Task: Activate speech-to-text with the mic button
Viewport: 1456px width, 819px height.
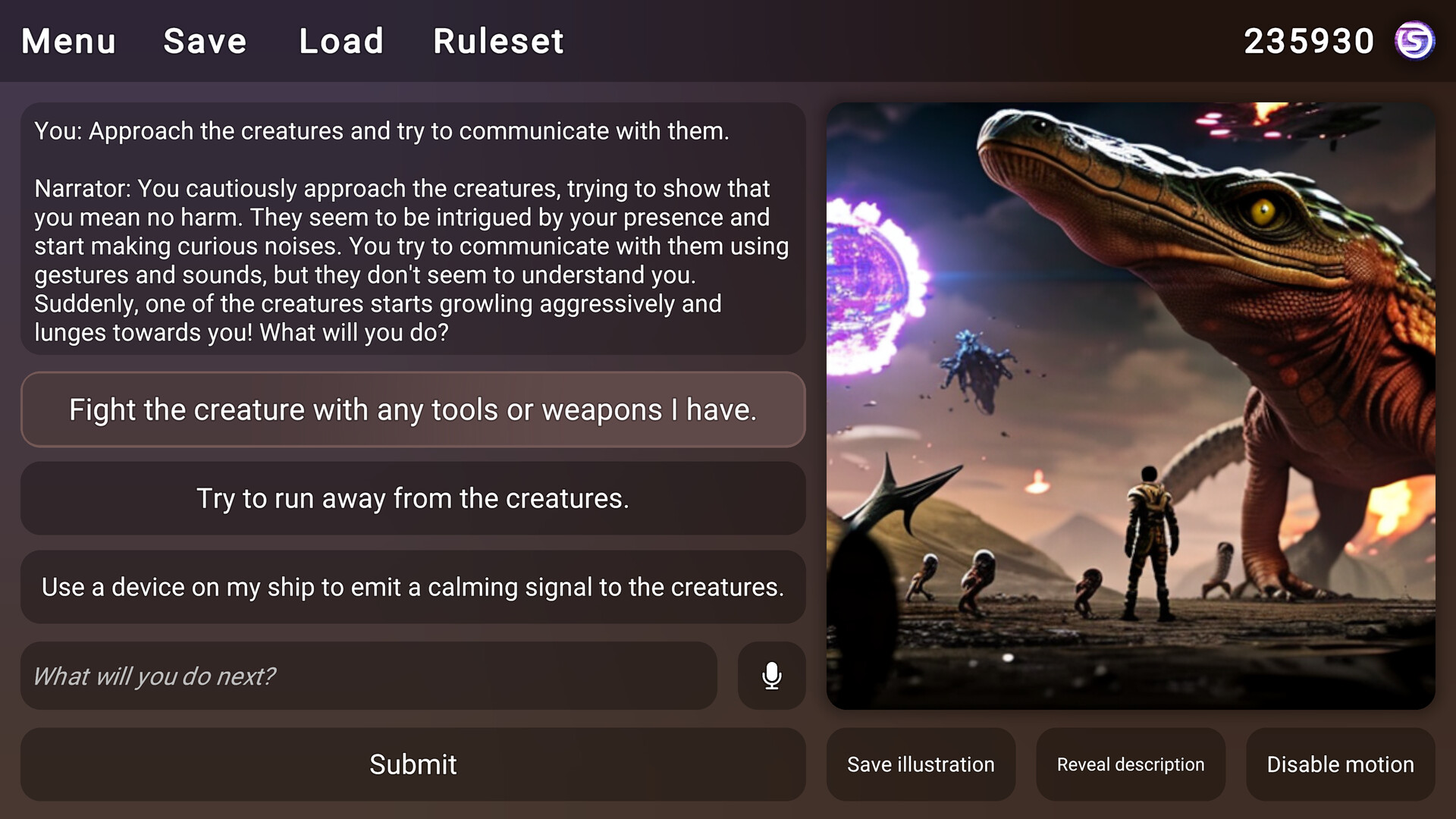Action: pyautogui.click(x=770, y=676)
